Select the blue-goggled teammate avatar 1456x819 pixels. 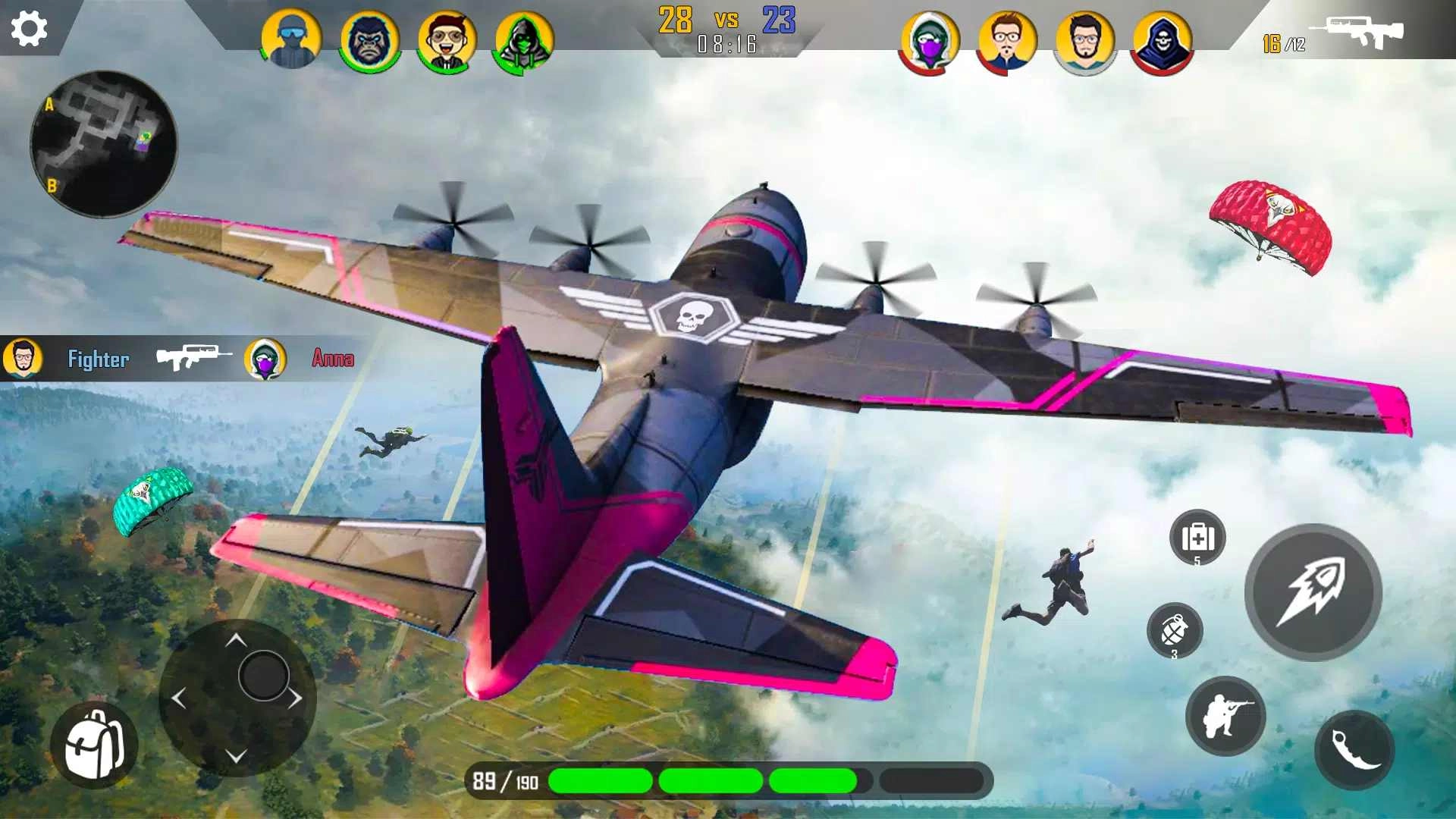(x=291, y=42)
